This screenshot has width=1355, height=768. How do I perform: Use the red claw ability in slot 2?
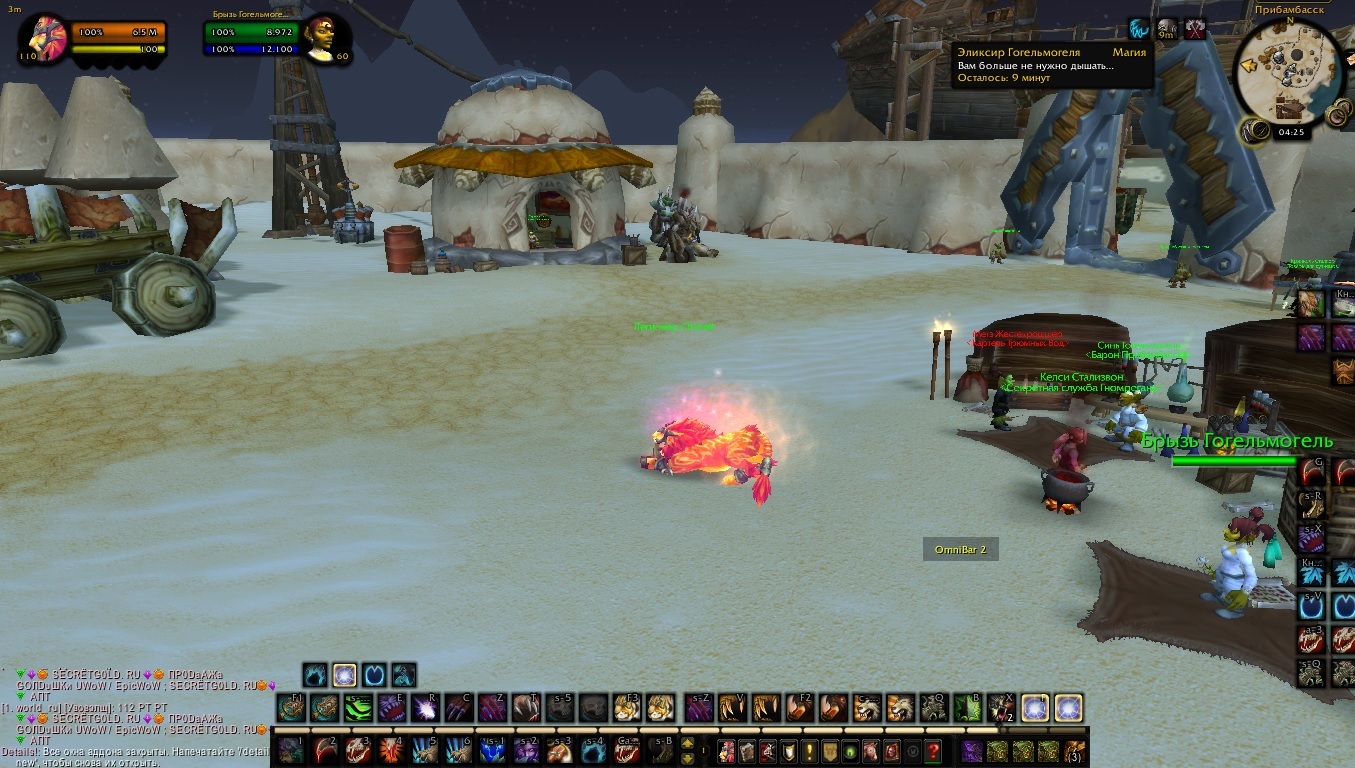point(326,750)
